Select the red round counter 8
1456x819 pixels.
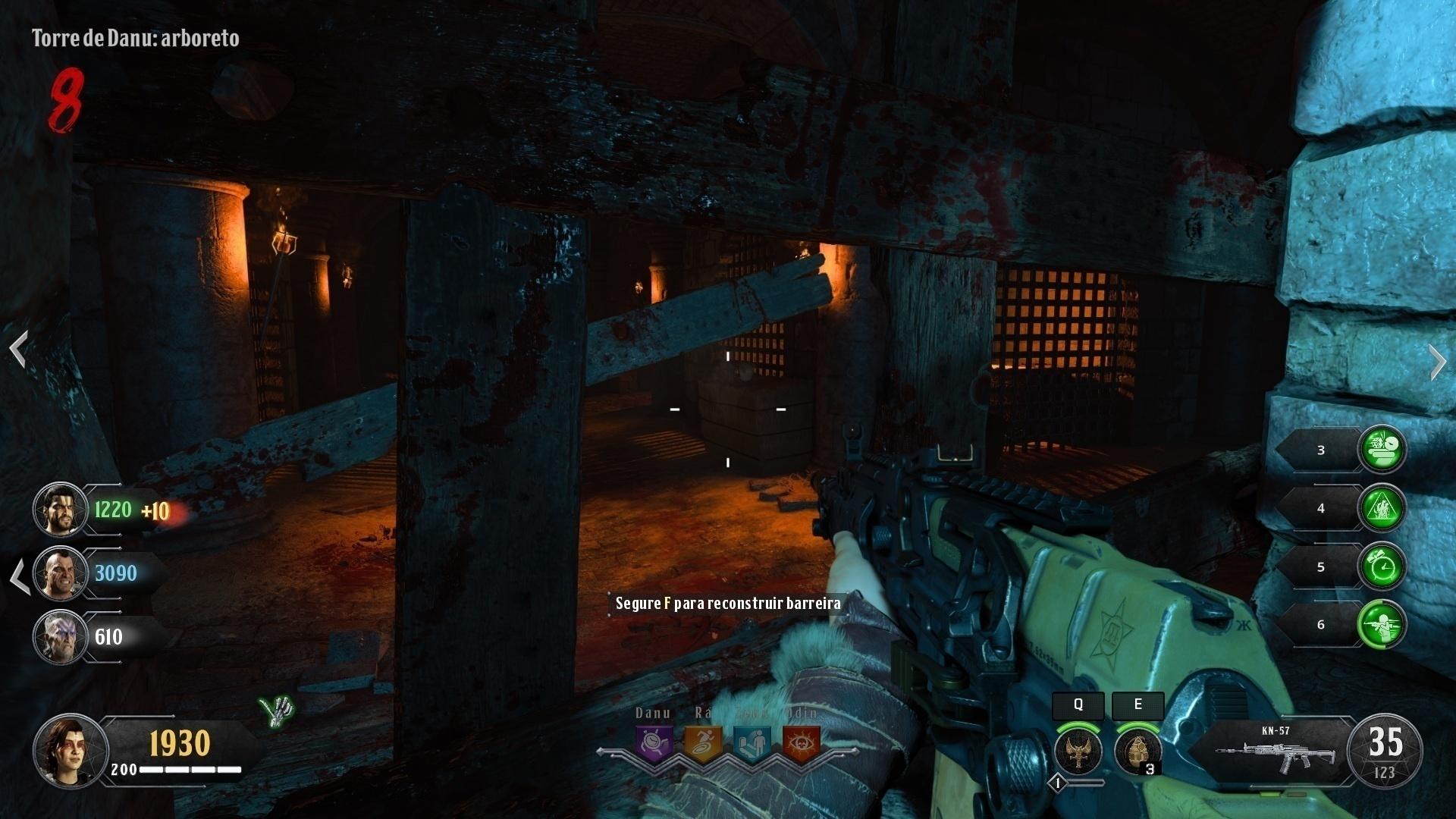click(x=67, y=101)
